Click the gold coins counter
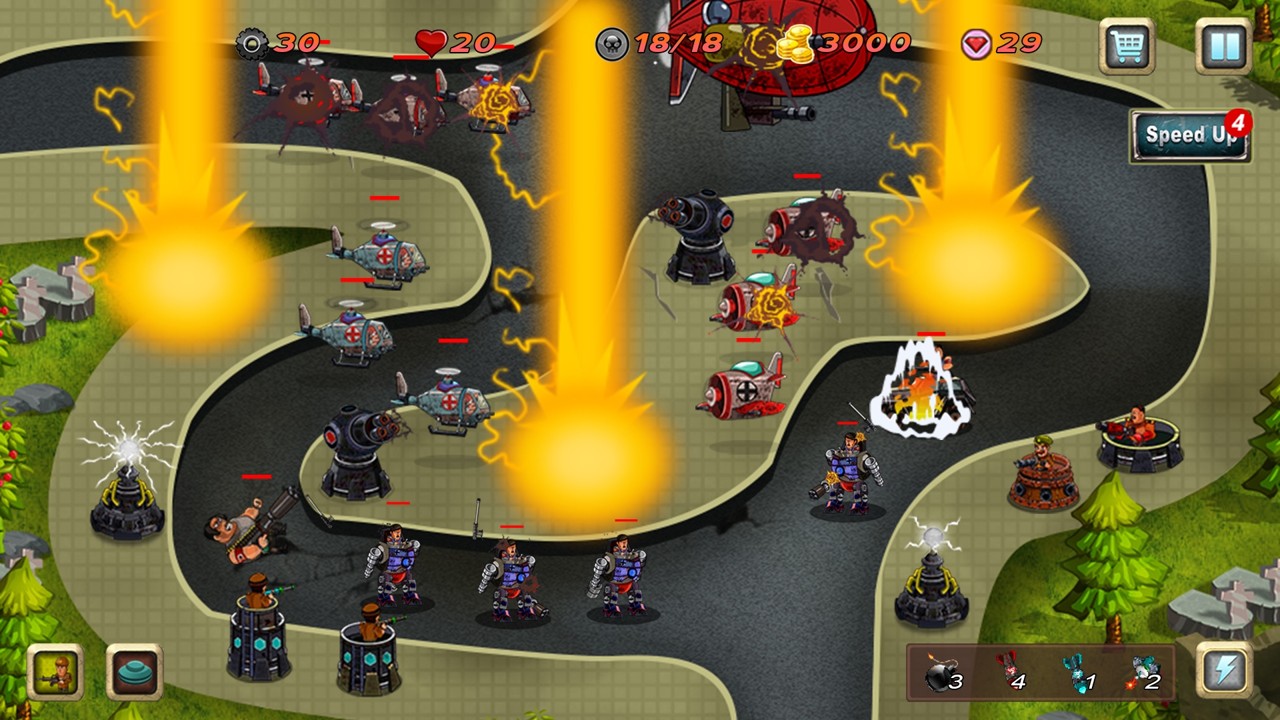The height and width of the screenshot is (720, 1280). coord(795,43)
